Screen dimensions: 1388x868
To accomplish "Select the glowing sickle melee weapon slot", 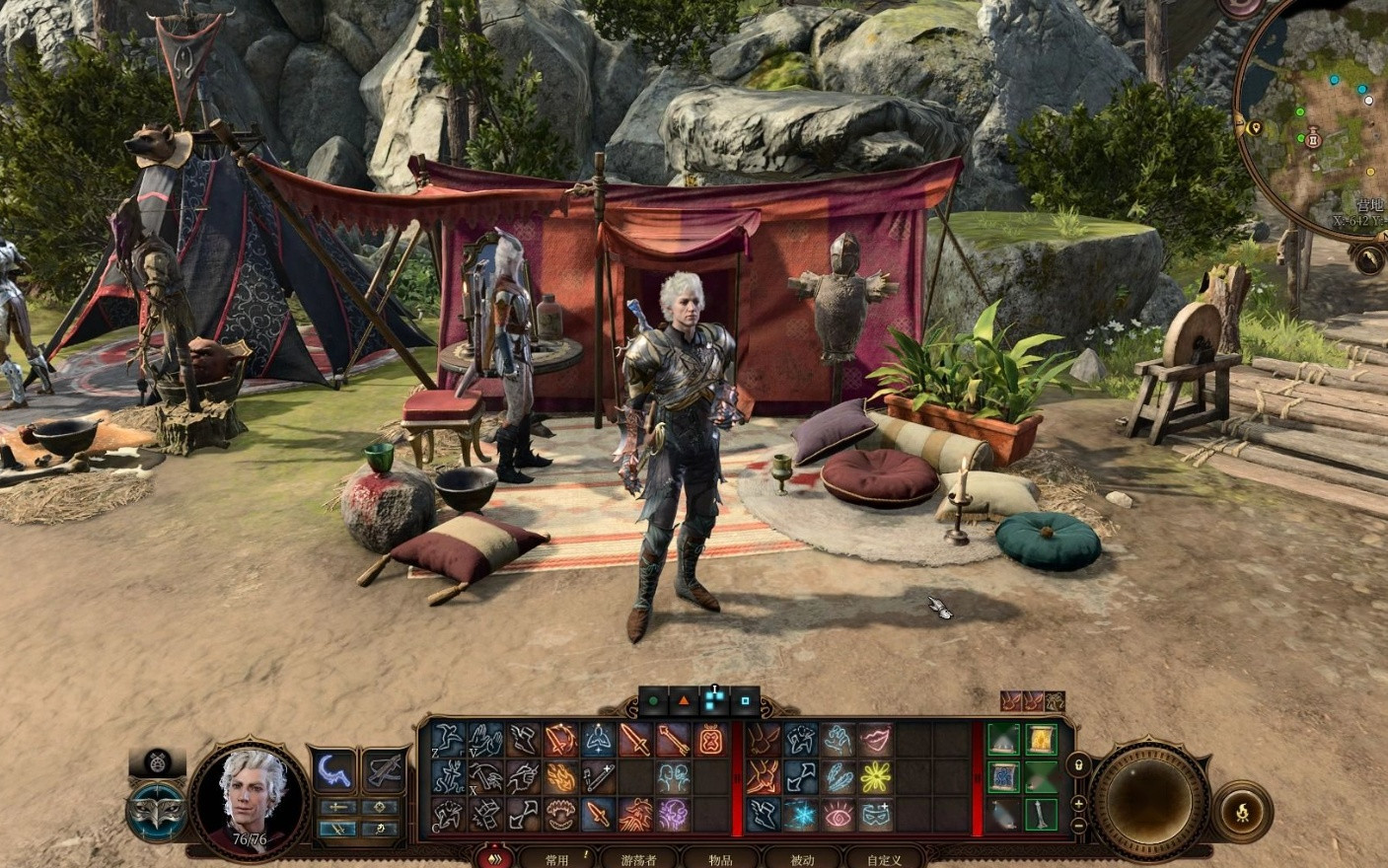I will pyautogui.click(x=333, y=770).
